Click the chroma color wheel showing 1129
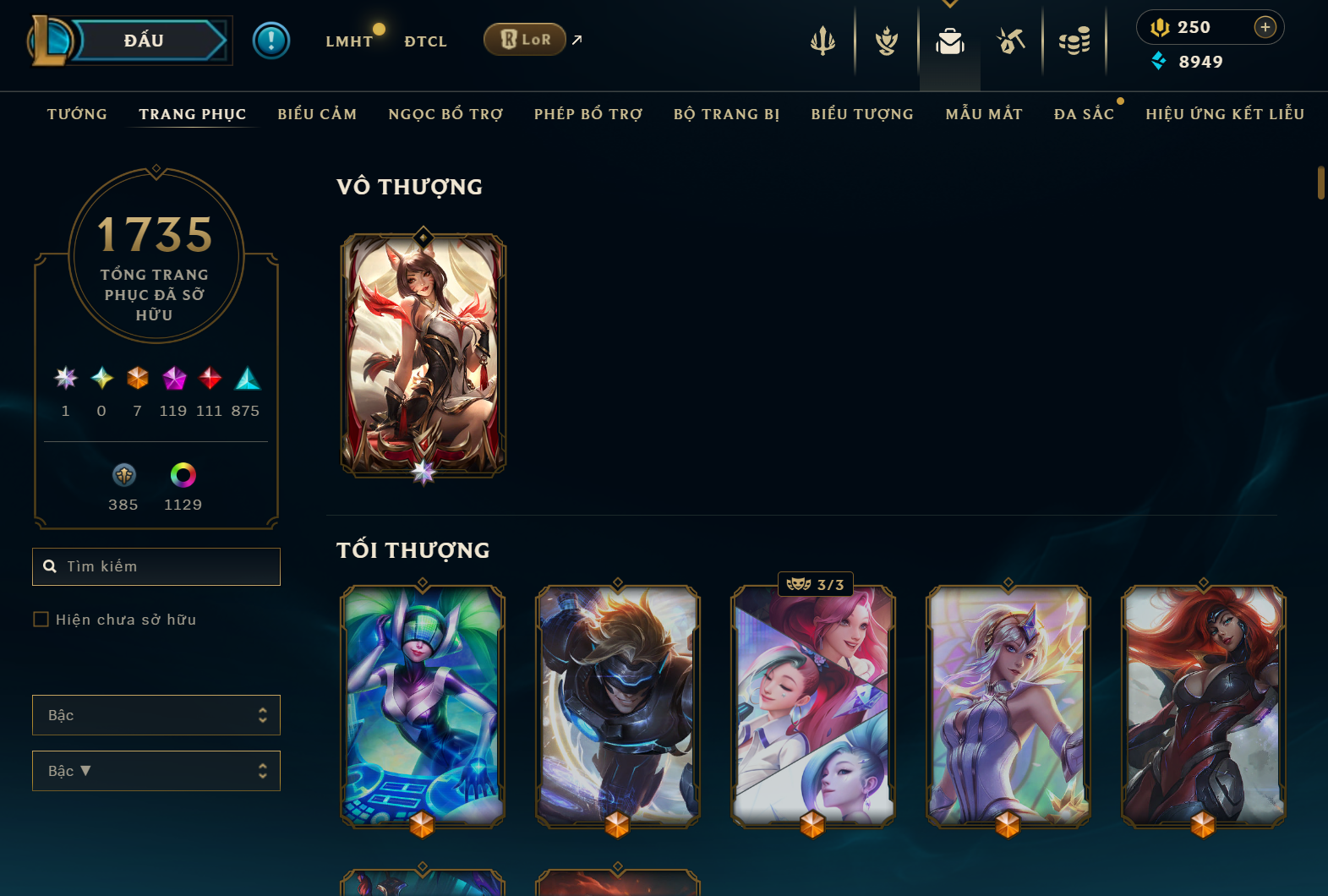Screen dimensions: 1328x896 click(183, 476)
